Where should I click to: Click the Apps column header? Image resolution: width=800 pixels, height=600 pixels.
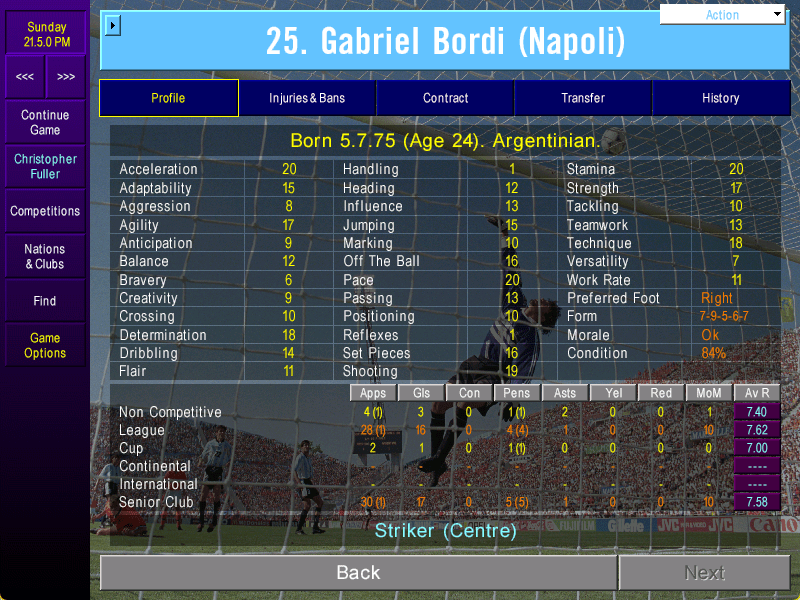point(373,393)
